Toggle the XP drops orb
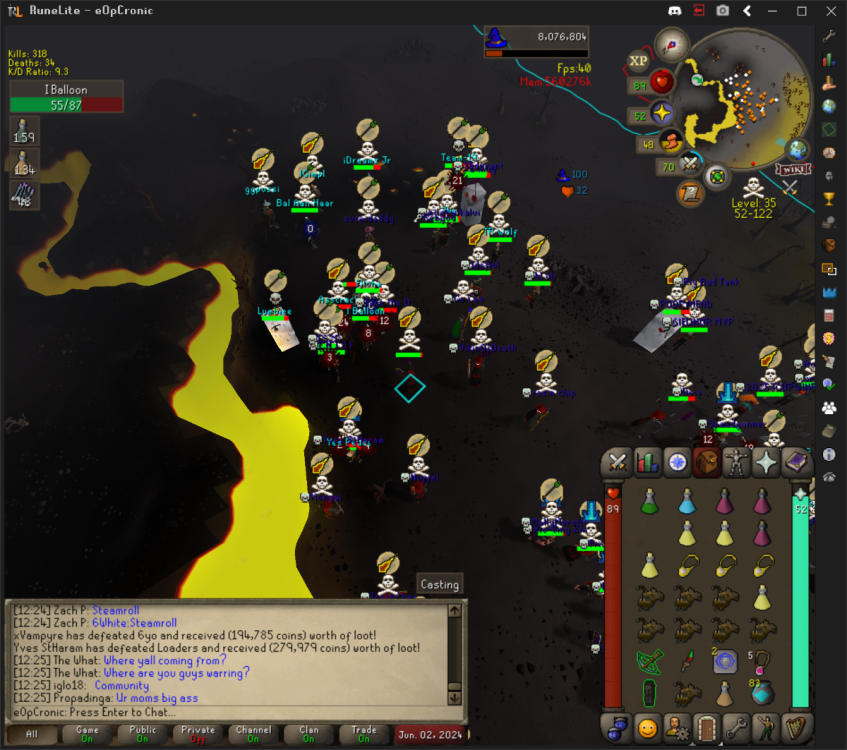This screenshot has width=847, height=750. (639, 62)
